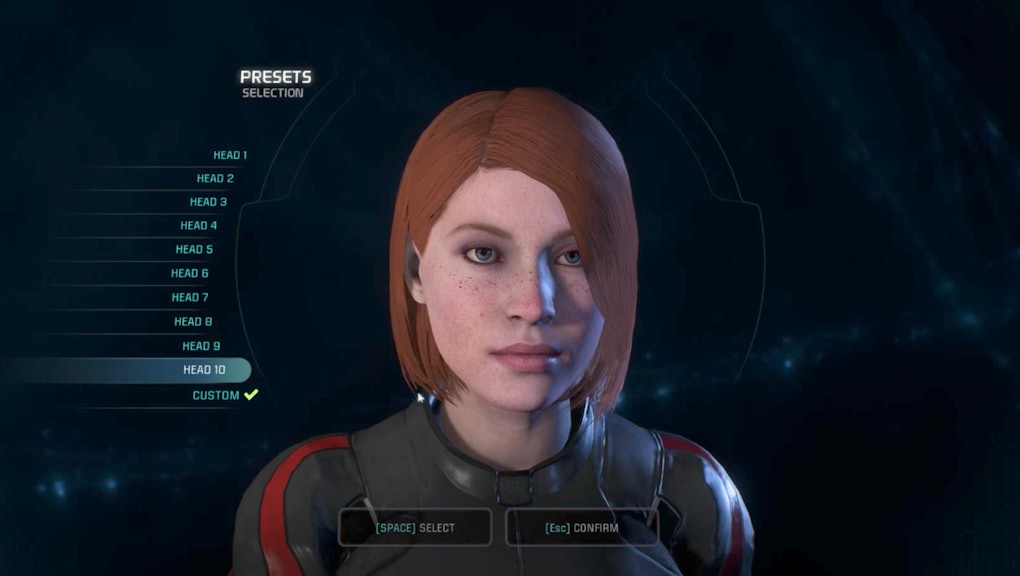Confirm the head preset choice
1020x576 pixels.
point(582,527)
